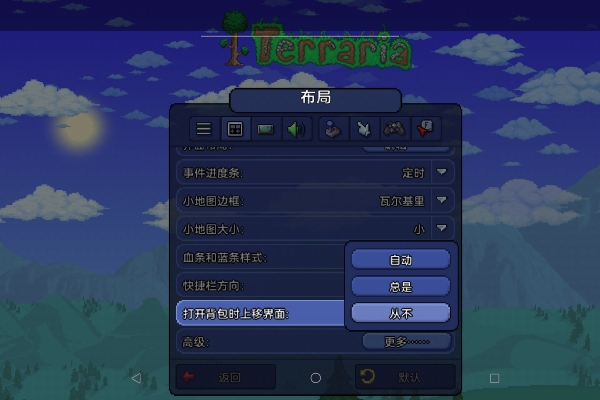Expand the 小地图大小 dropdown
Screen dimensions: 600x400
pos(443,229)
